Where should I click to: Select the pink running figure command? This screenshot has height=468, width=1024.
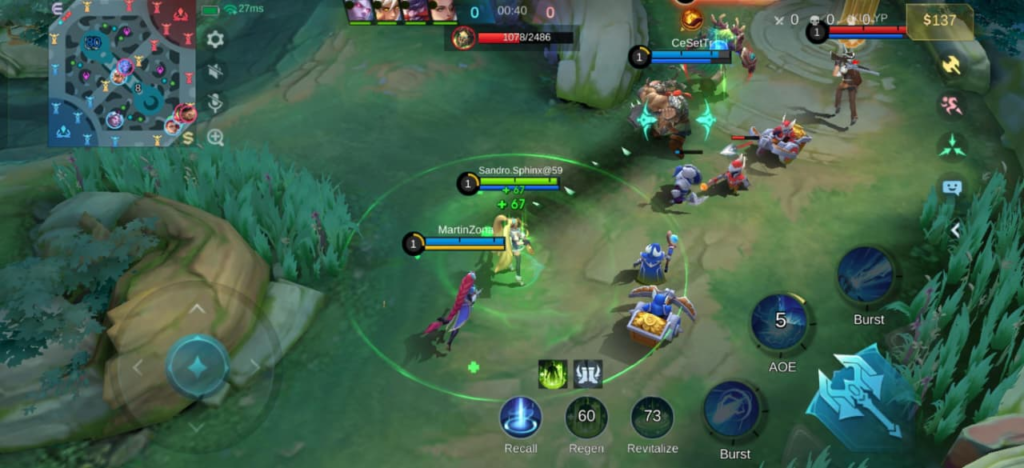click(951, 105)
